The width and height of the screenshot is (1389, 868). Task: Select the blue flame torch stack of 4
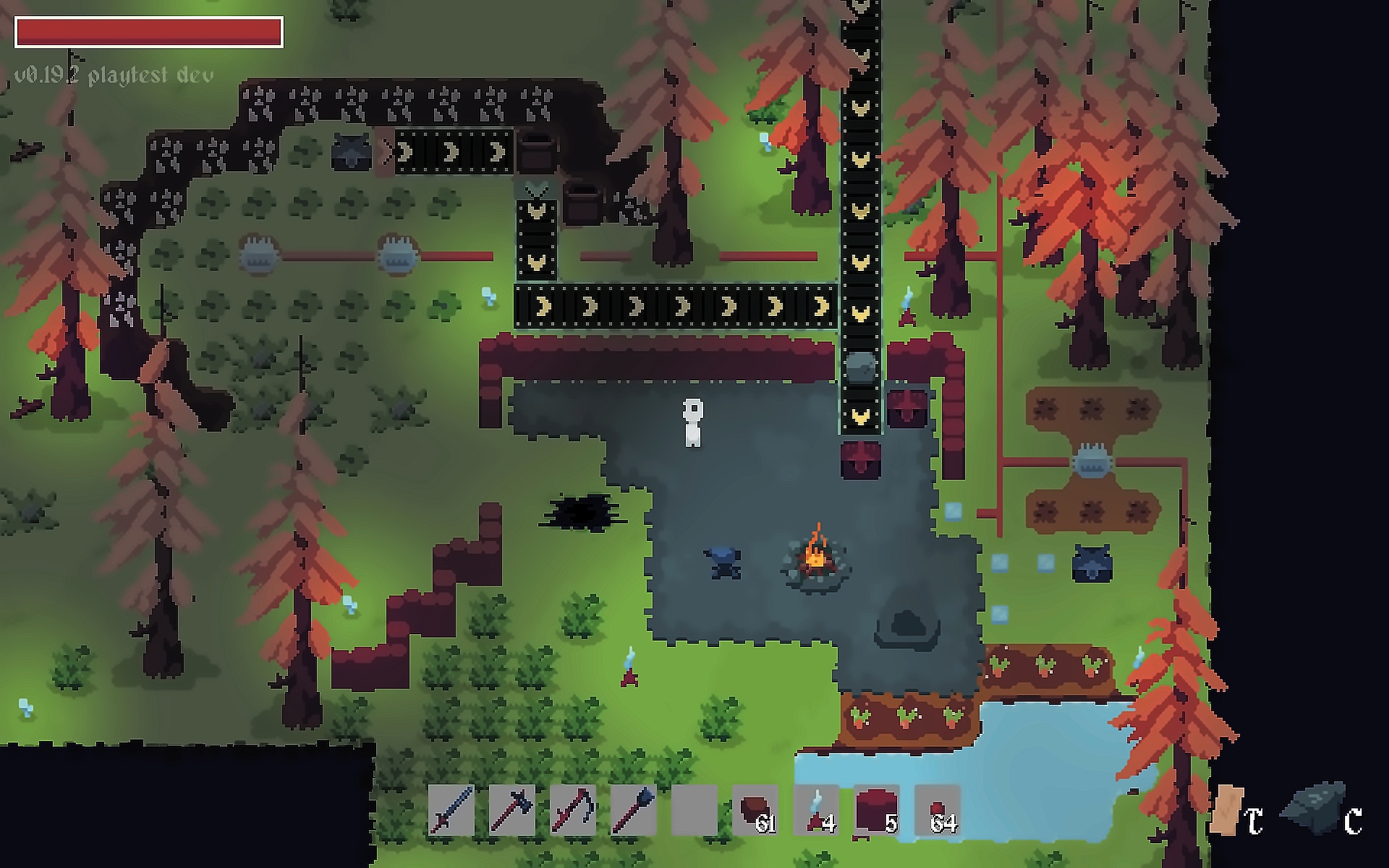[x=816, y=810]
